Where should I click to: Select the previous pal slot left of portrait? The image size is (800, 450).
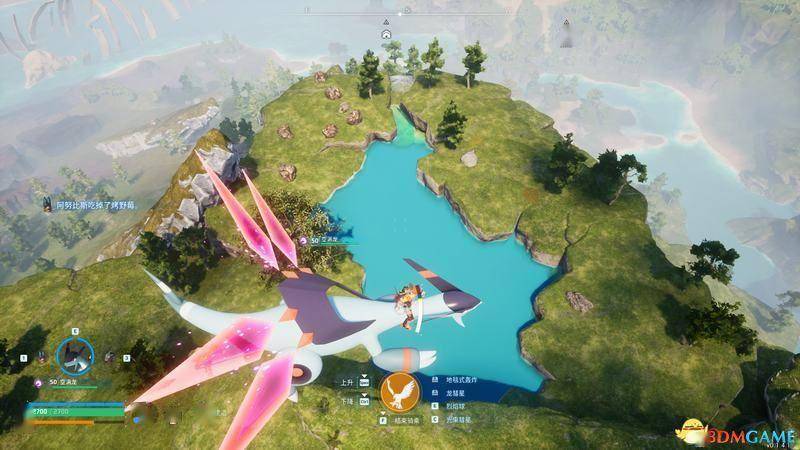click(38, 356)
